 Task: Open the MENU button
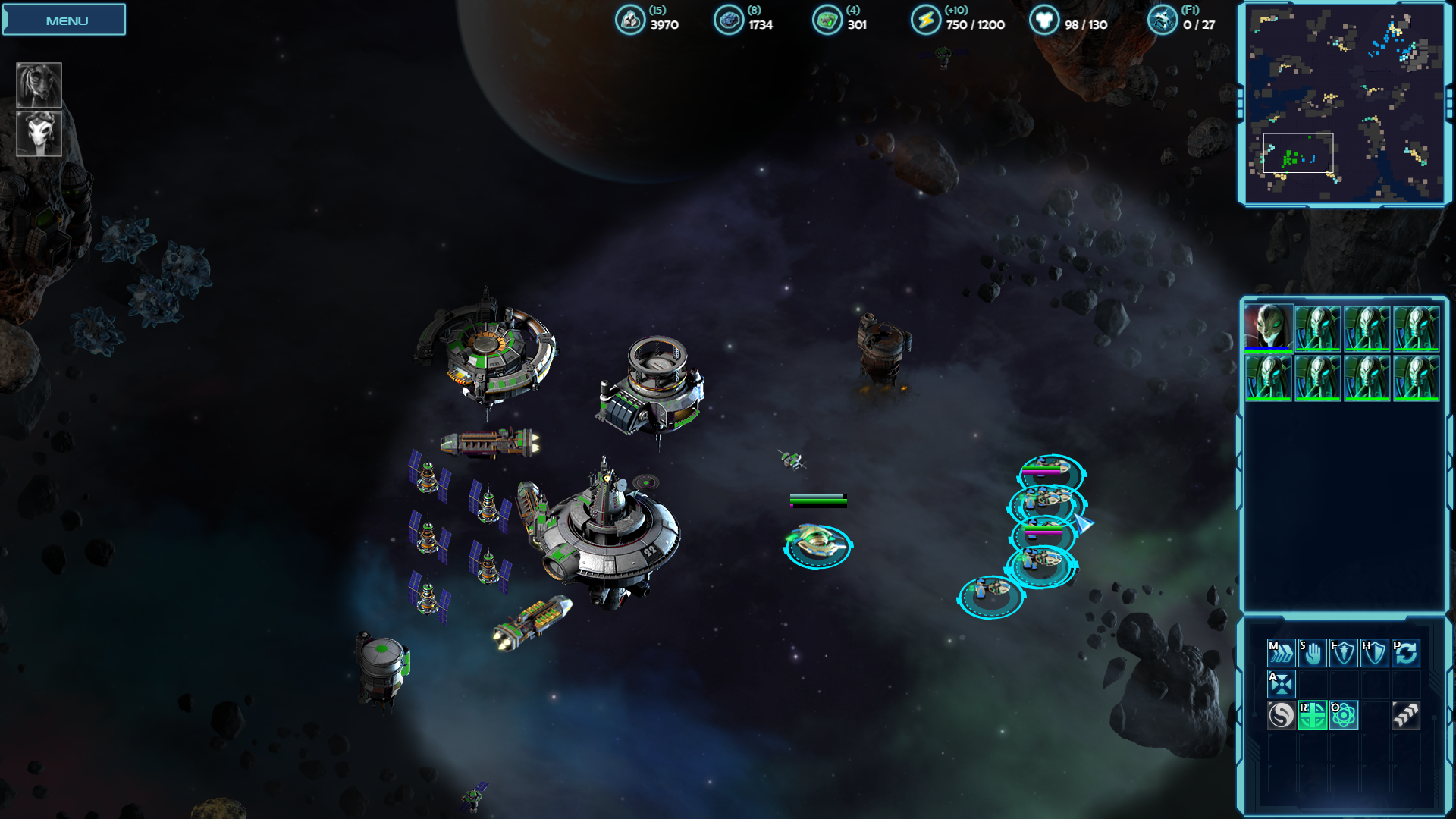pyautogui.click(x=64, y=20)
